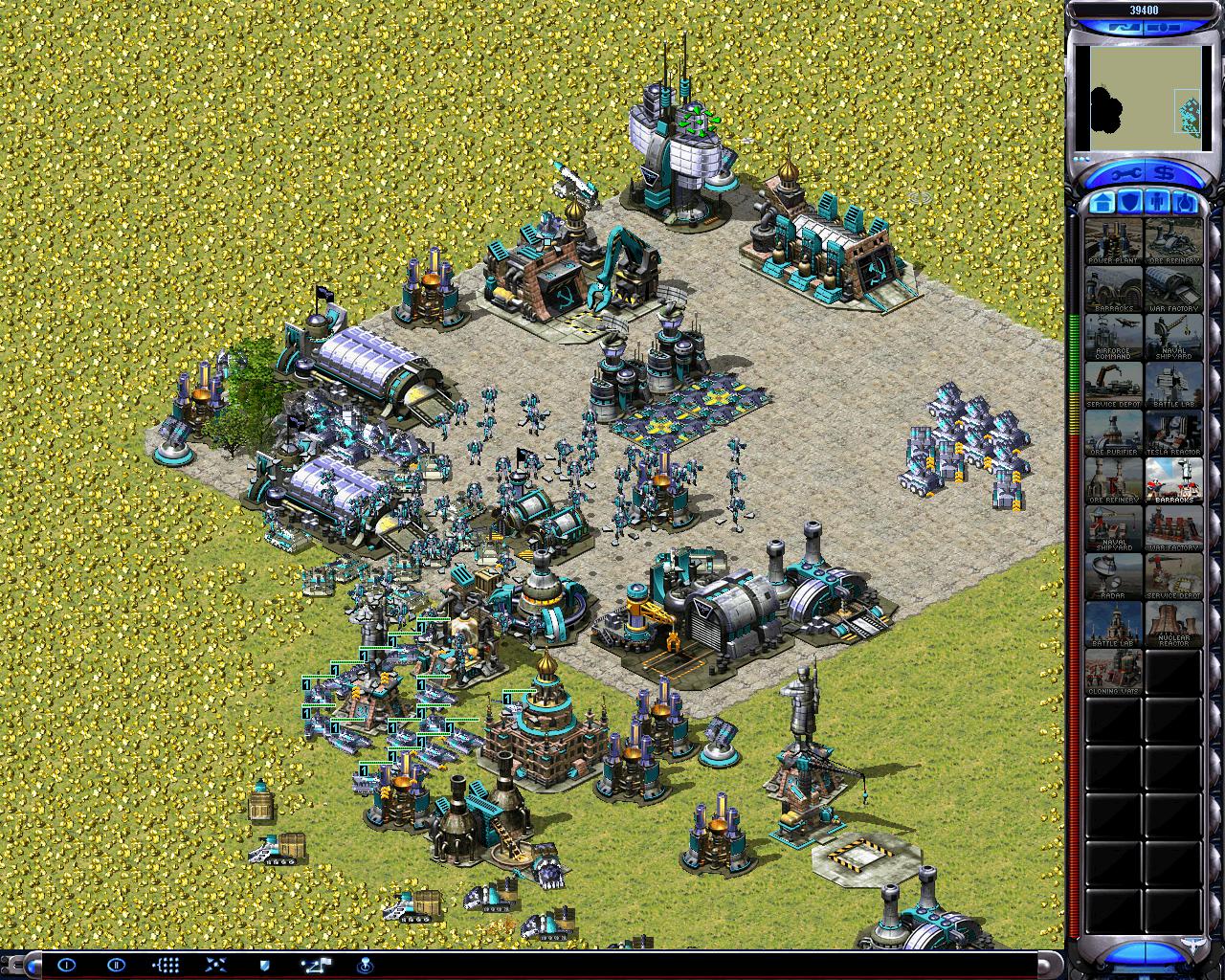Image resolution: width=1225 pixels, height=980 pixels.
Task: Switch to the infantry build tab
Action: [1157, 202]
